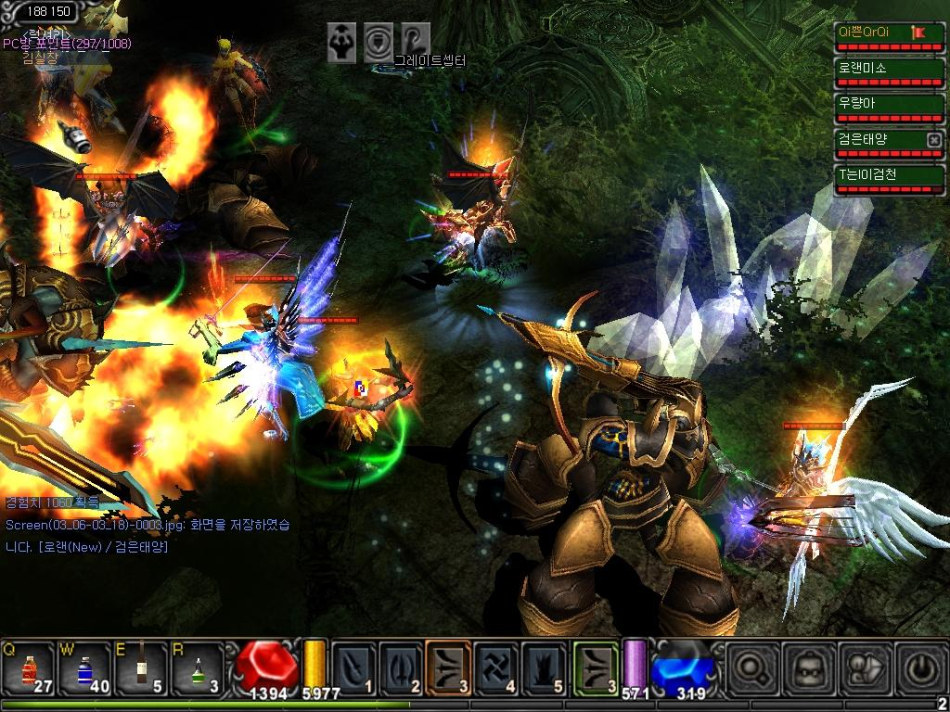Activate the orange-highlighted skill in slot 3
This screenshot has height=712, width=950.
[449, 667]
